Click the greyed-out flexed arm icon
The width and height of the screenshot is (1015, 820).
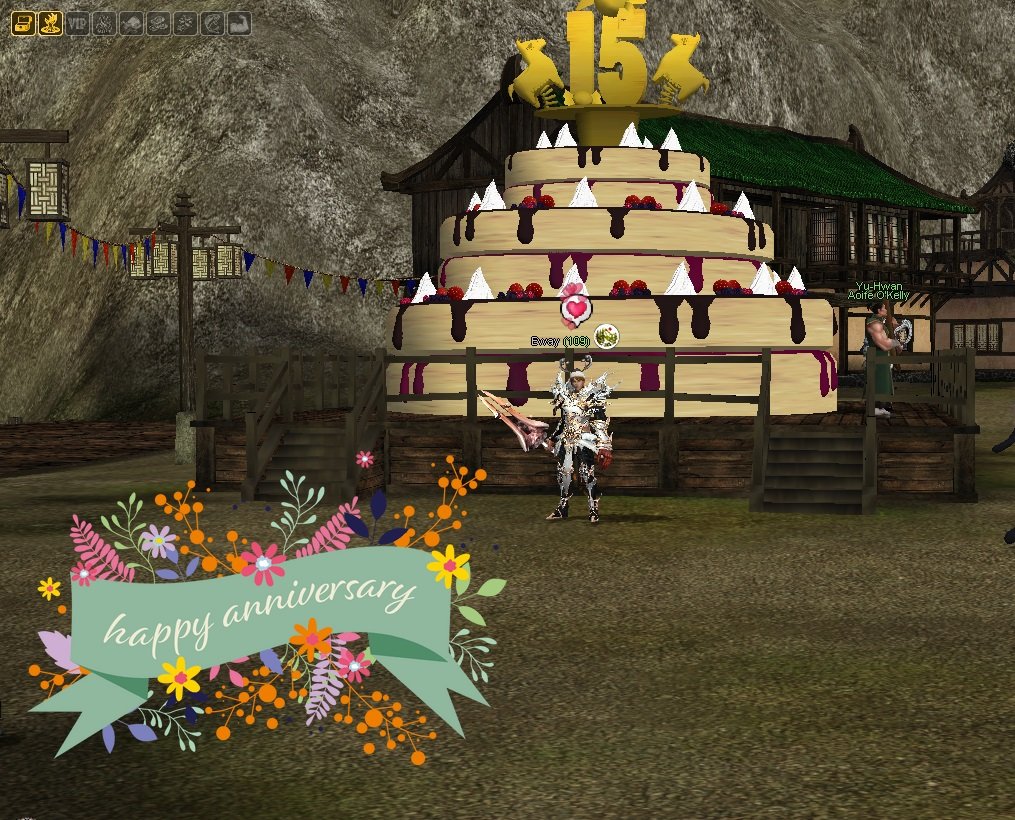[x=238, y=23]
